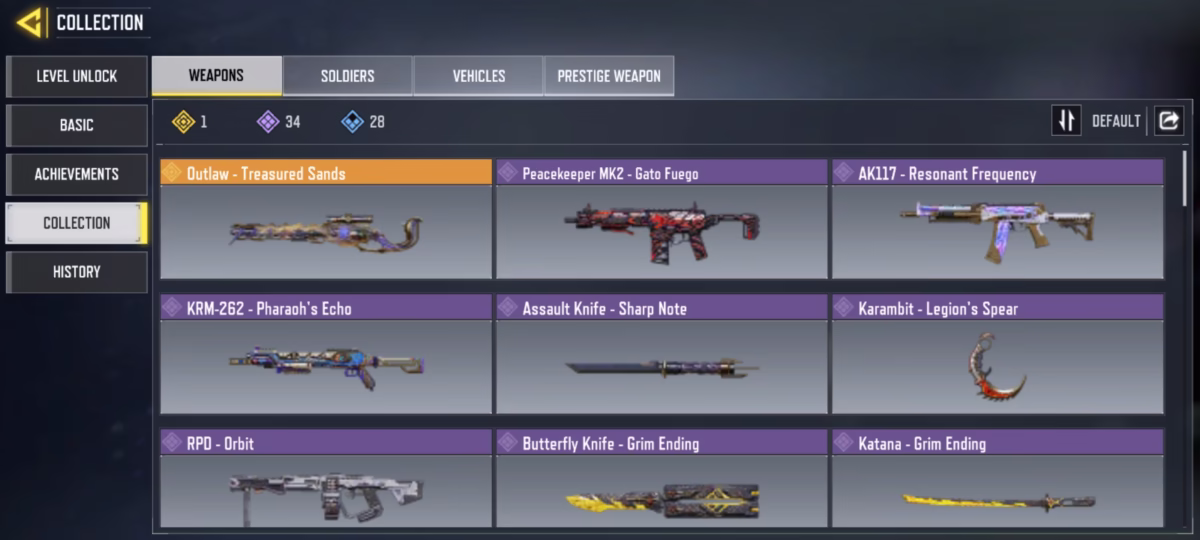This screenshot has width=1200, height=540.
Task: Open the Basic menu entry
Action: coord(77,125)
